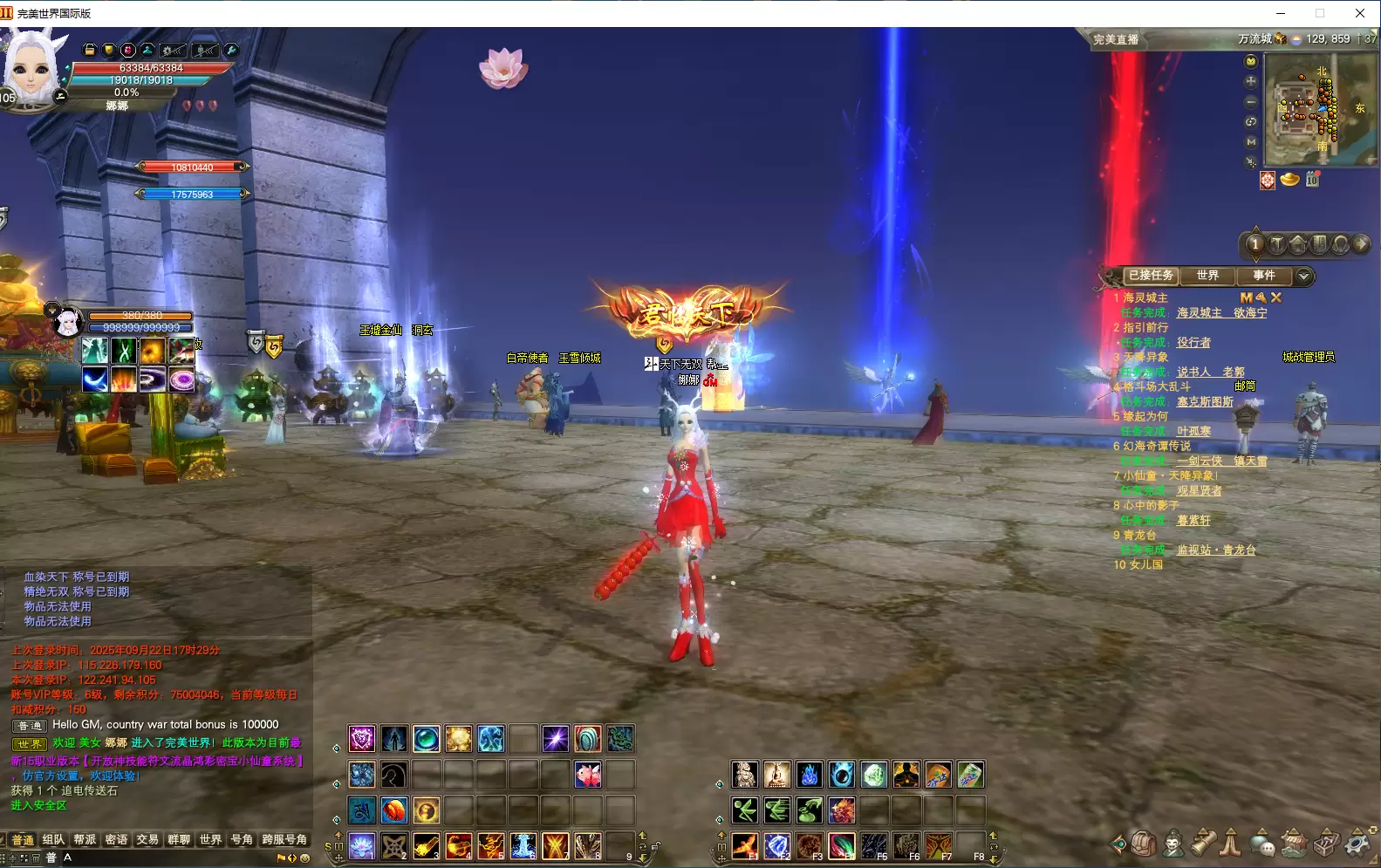The width and height of the screenshot is (1381, 868).
Task: Open the gold ingot shop icon
Action: coord(1289,180)
